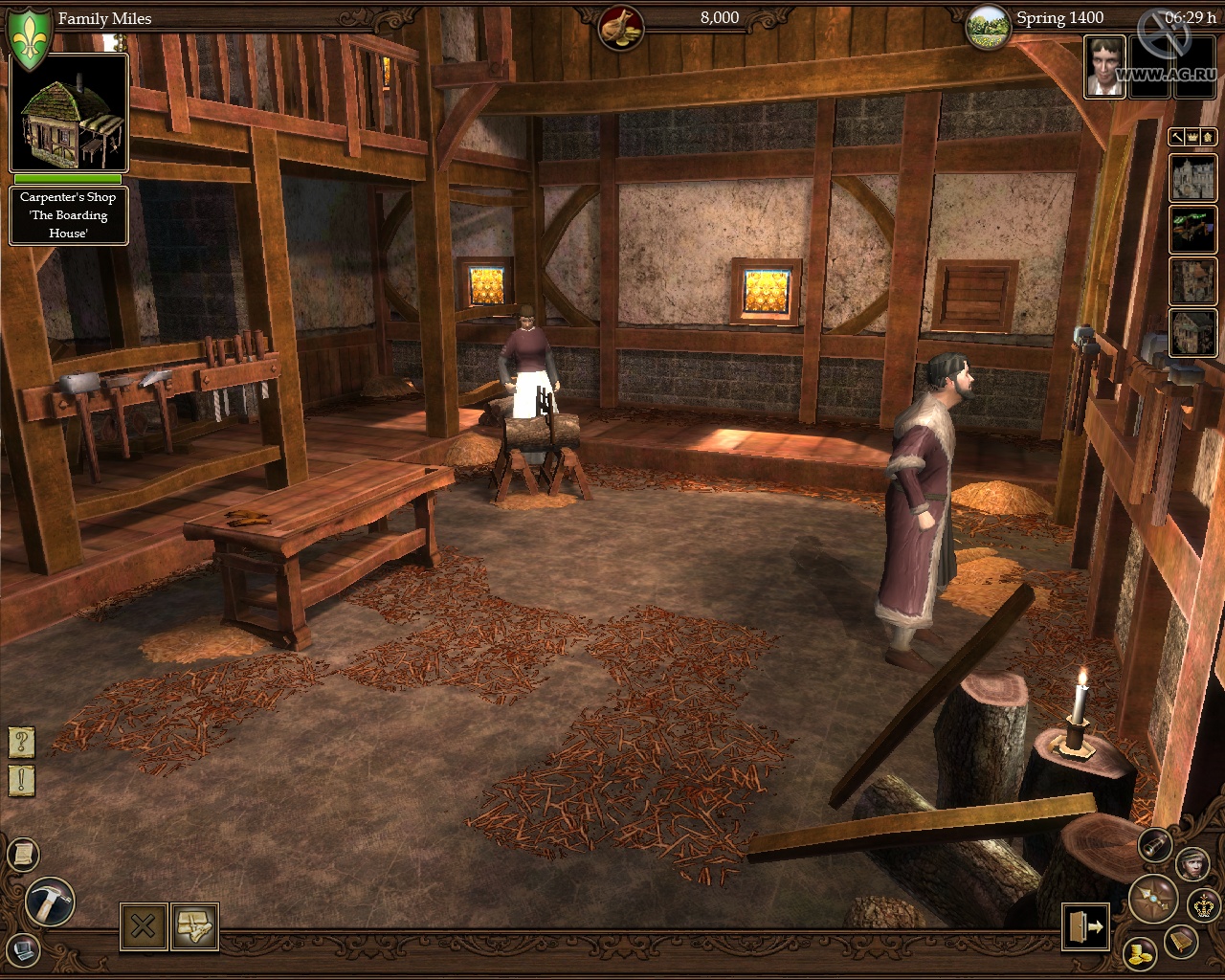
Task: Select the build hammer tool bottom left
Action: [50, 900]
